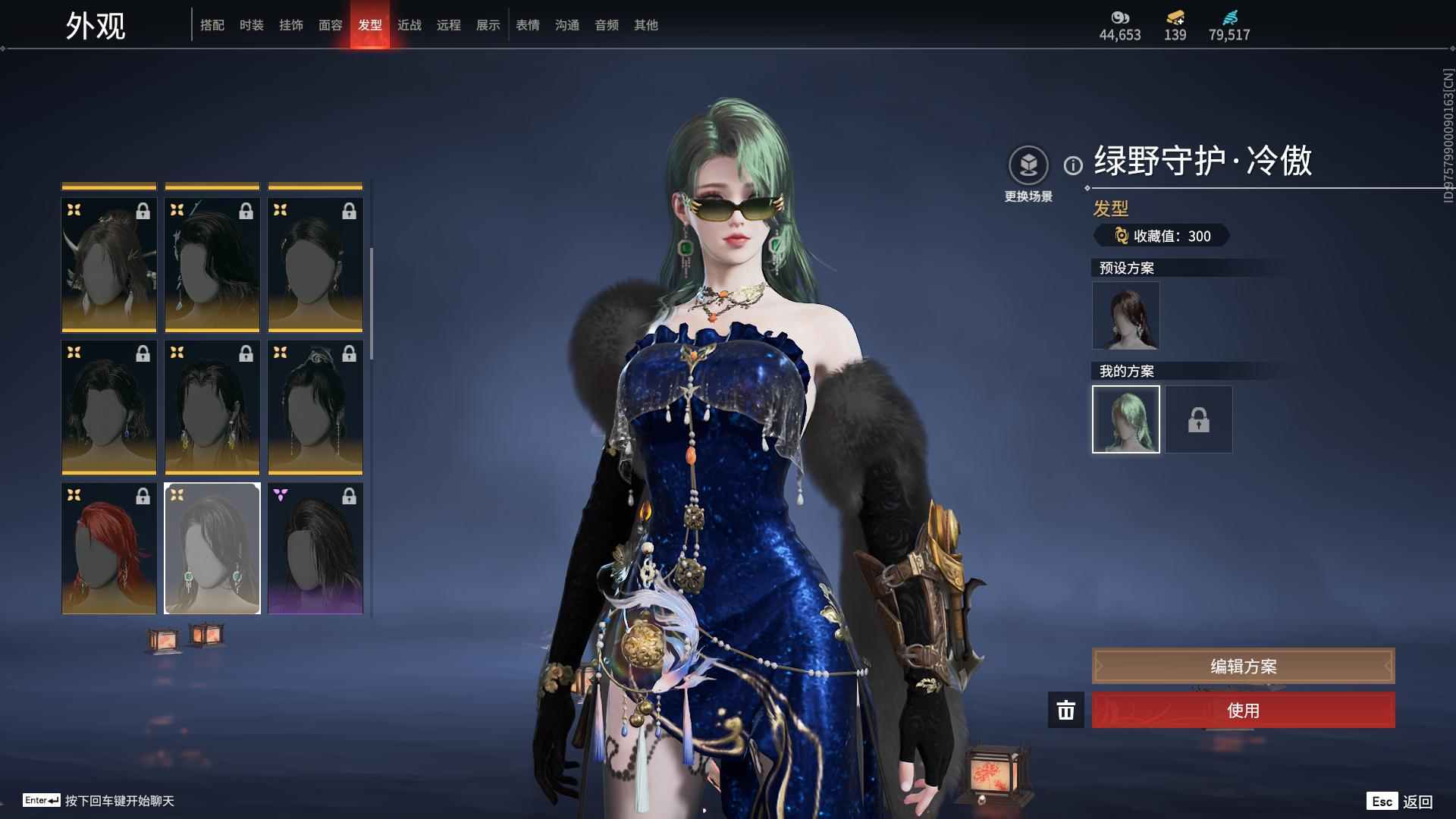Select the 挂饰 tab
This screenshot has width=1456, height=819.
click(291, 25)
